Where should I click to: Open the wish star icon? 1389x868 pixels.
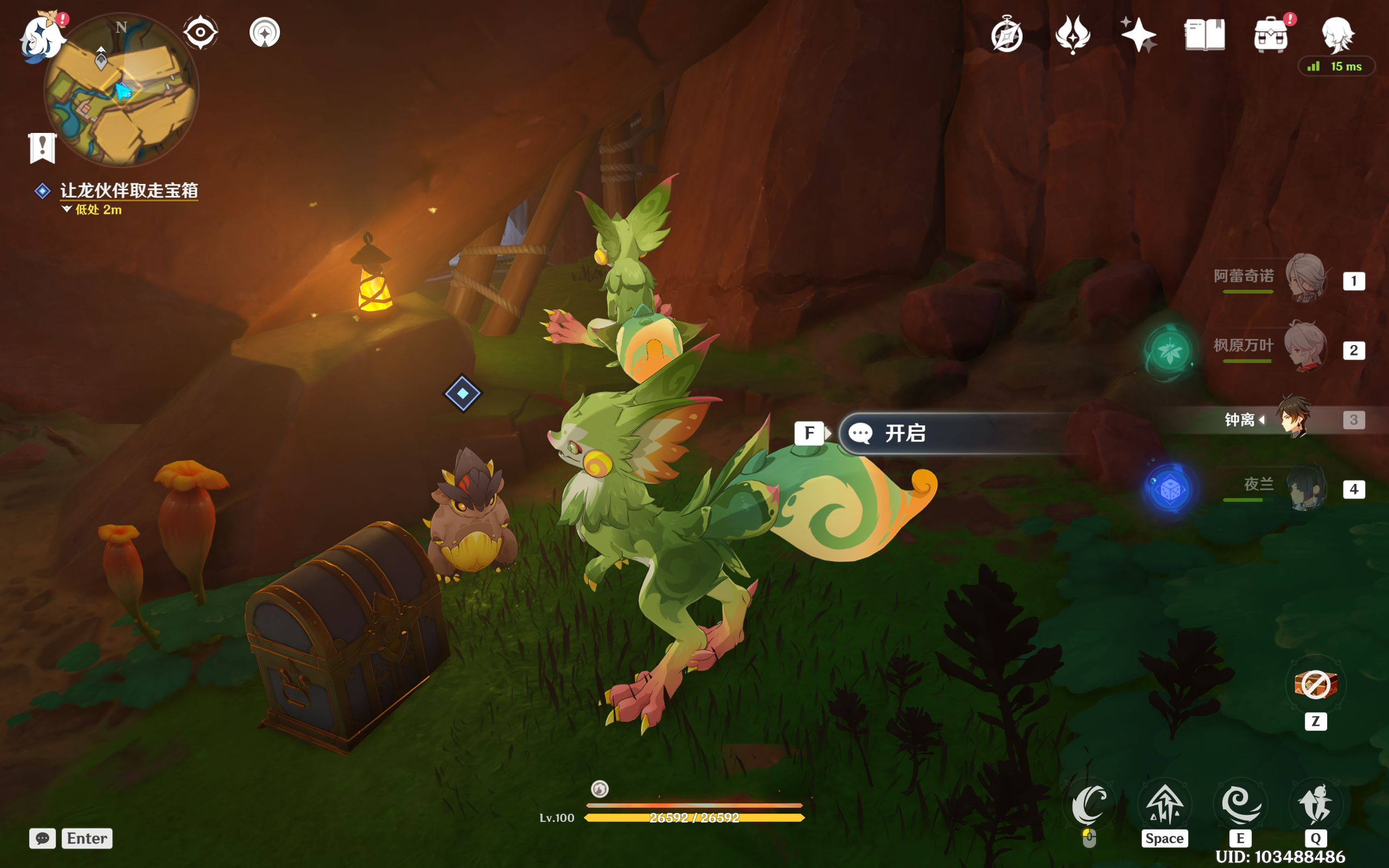(x=1138, y=35)
